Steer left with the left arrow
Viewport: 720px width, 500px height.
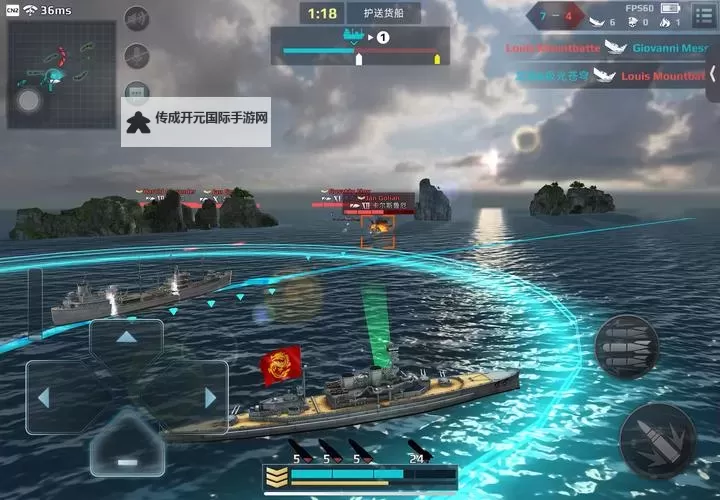[44, 397]
